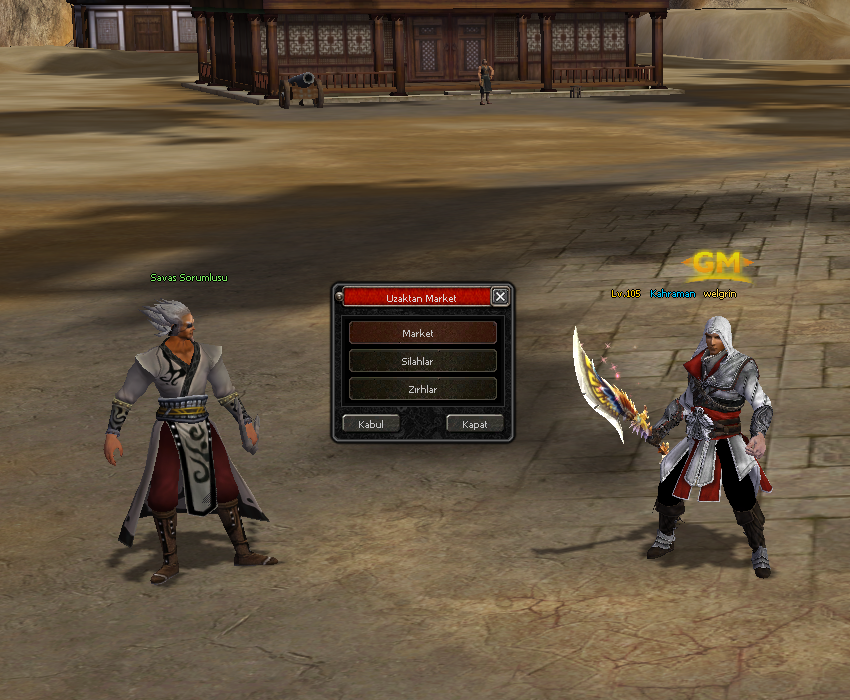Open the Zirhlar category
This screenshot has width=850, height=700.
click(x=422, y=389)
